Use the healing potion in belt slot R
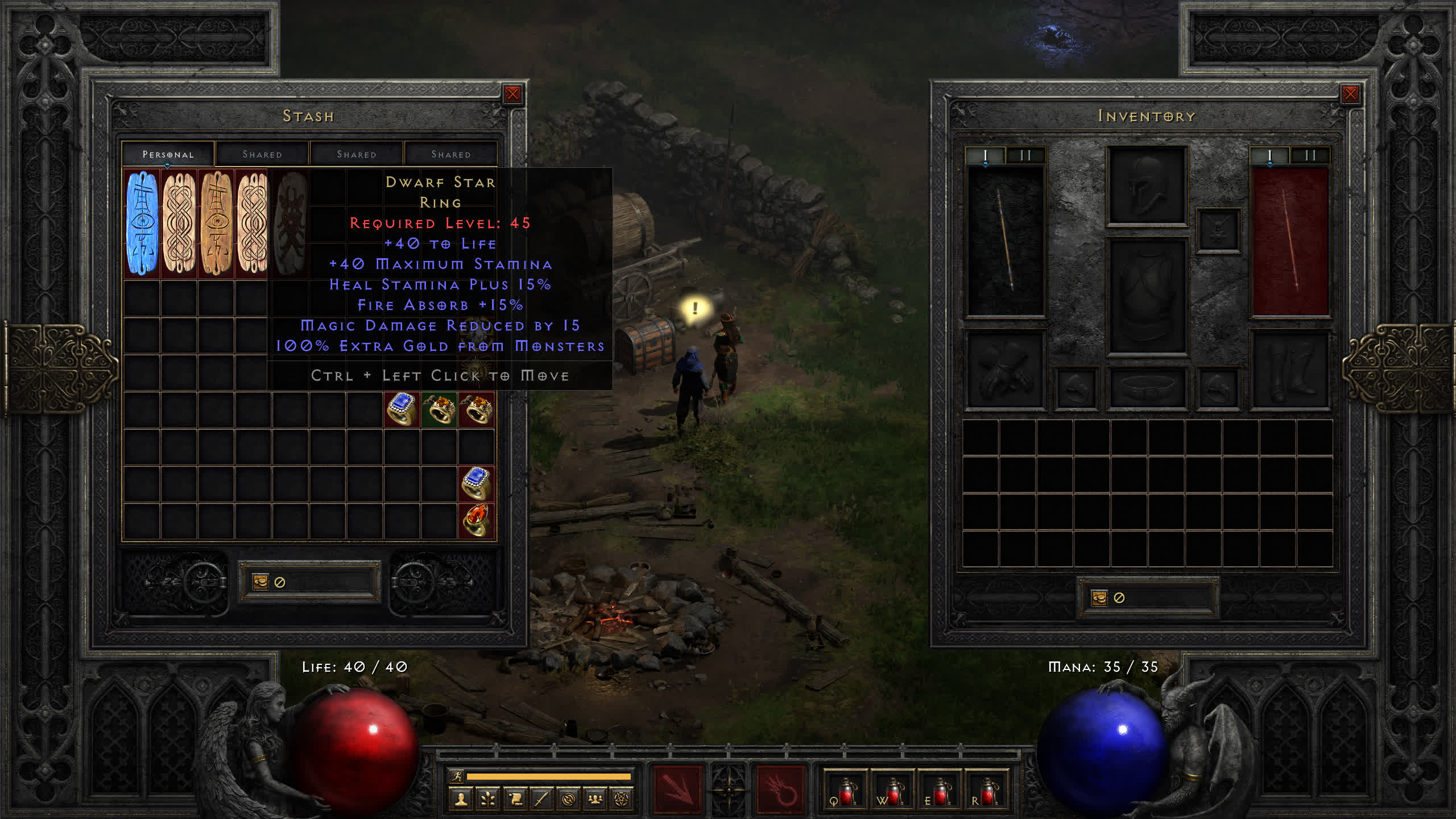Viewport: 1456px width, 819px height. [987, 791]
